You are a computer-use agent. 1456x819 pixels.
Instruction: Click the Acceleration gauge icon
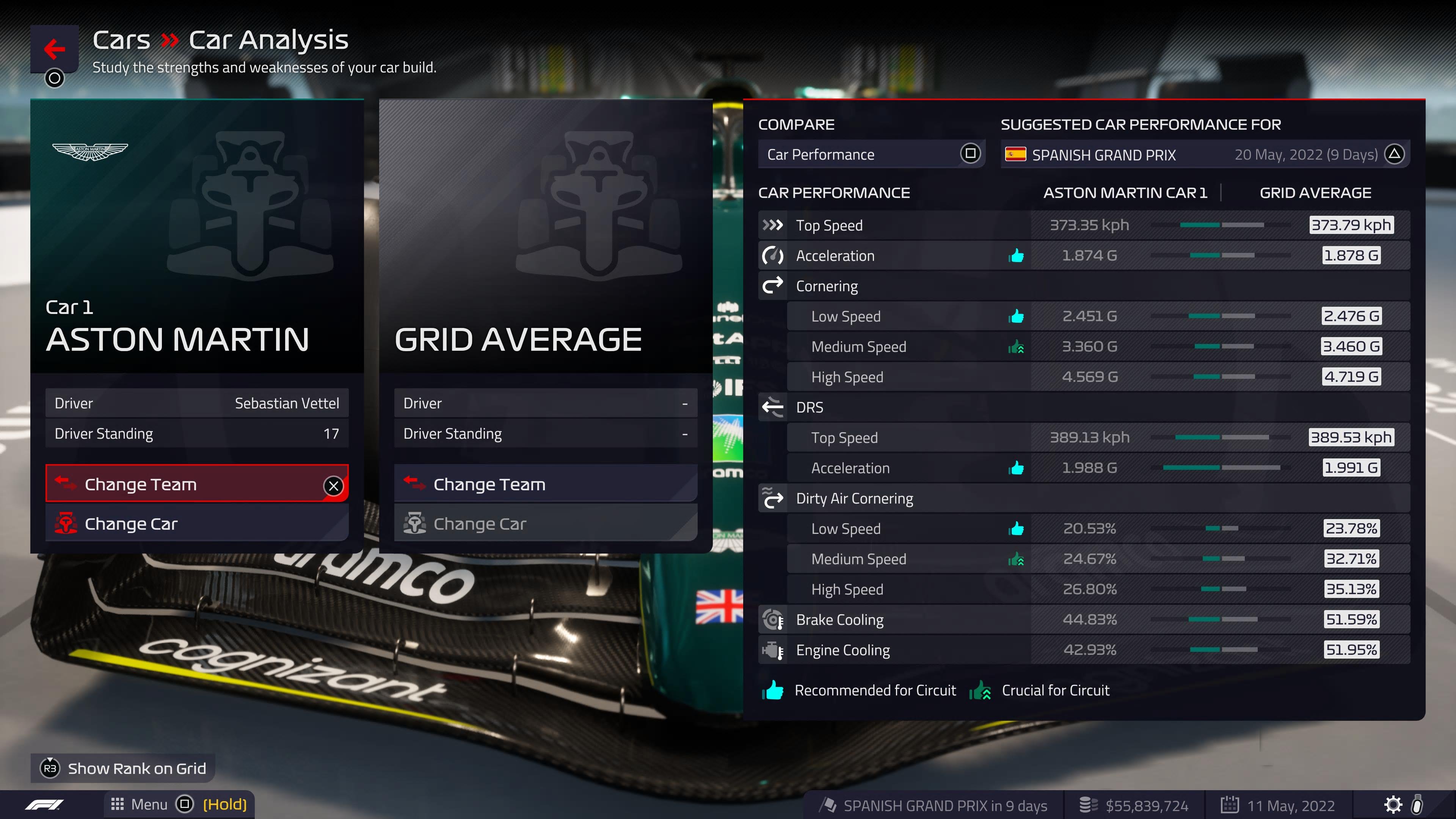pos(773,256)
